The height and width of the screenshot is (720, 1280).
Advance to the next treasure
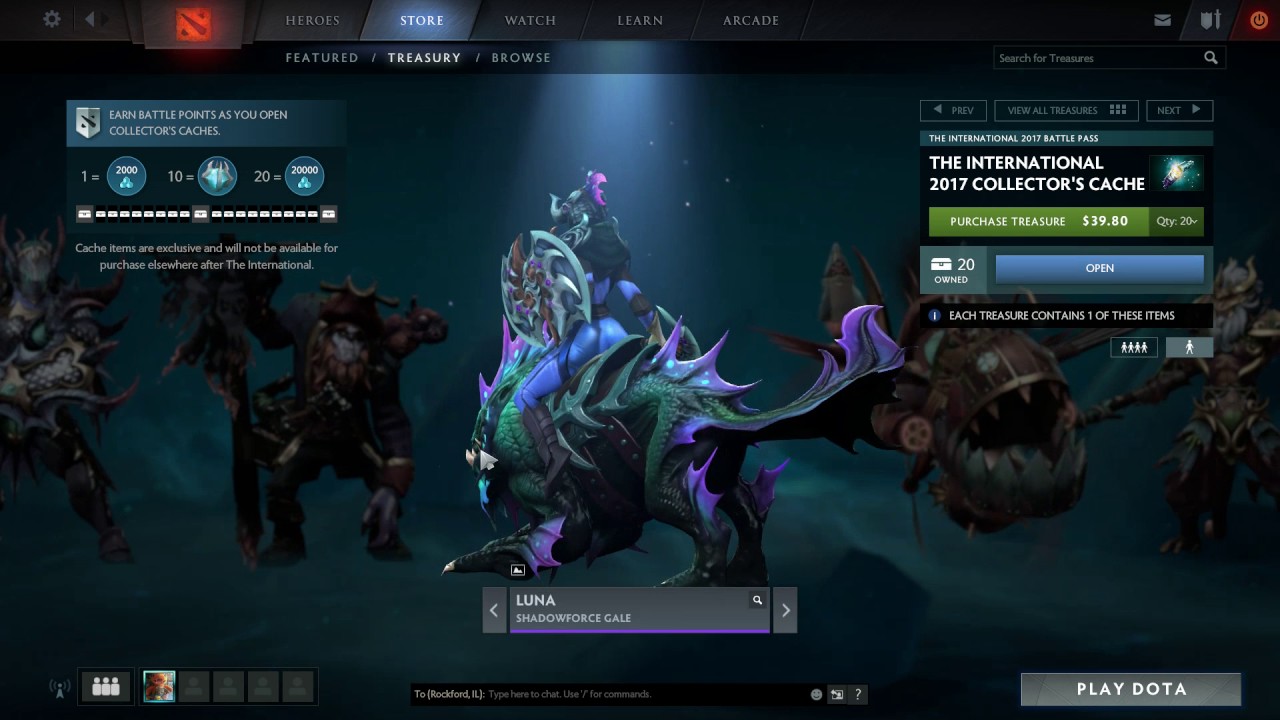[x=1179, y=110]
